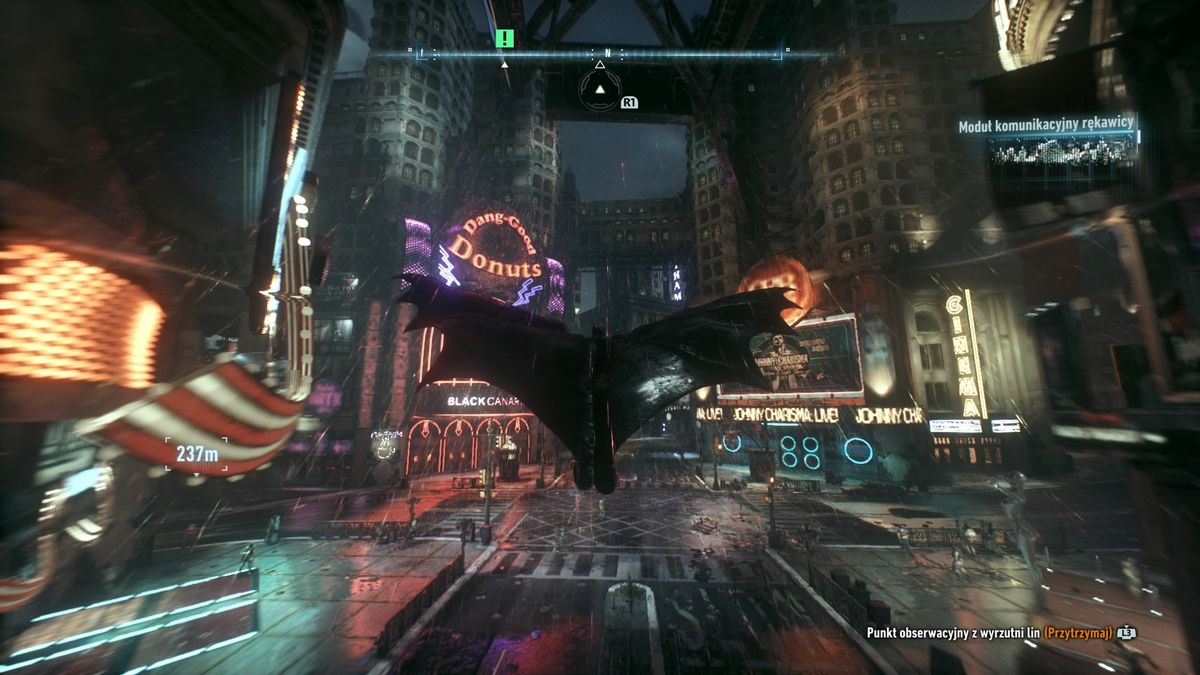The image size is (1200, 675).
Task: Click the green exclamation objective marker
Action: 505,39
